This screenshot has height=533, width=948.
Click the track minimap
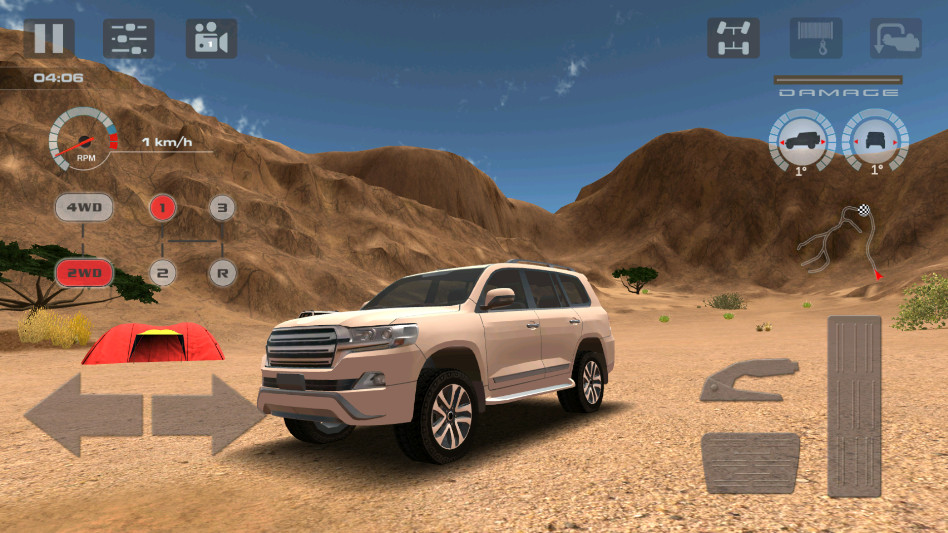click(841, 240)
